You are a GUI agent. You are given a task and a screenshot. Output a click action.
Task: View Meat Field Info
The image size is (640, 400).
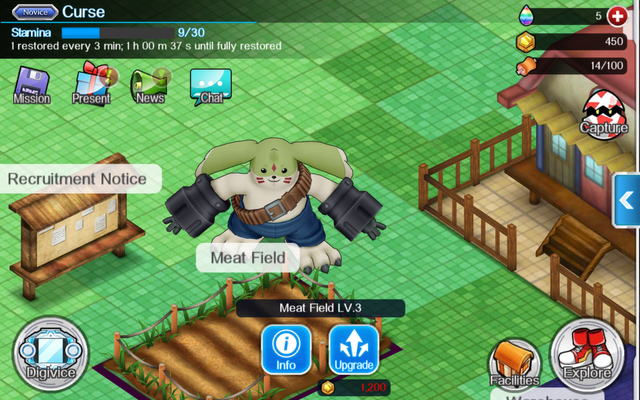point(286,349)
